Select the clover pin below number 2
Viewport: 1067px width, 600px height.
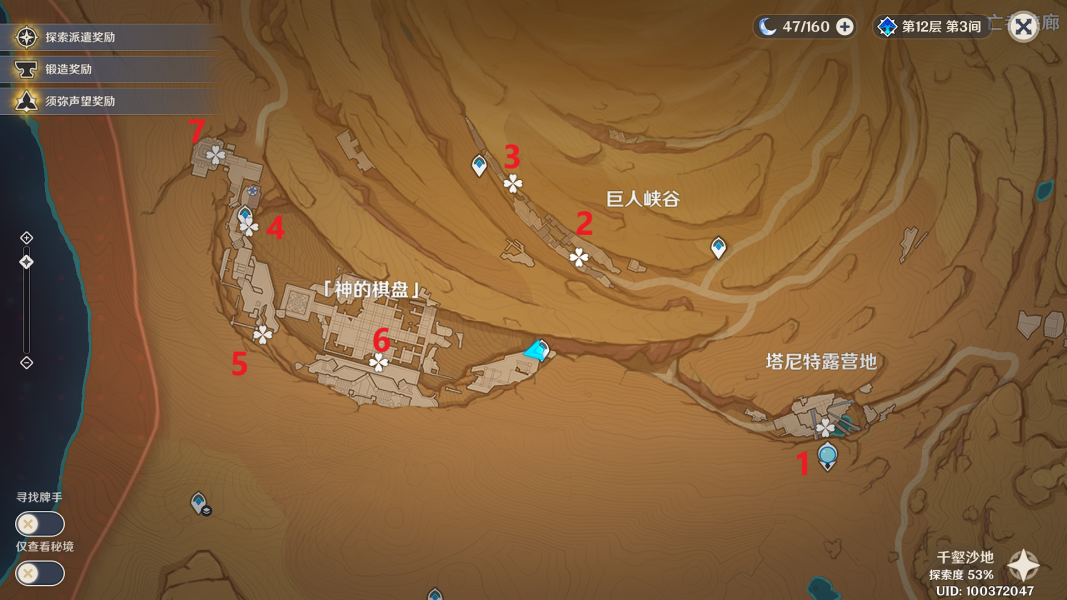[579, 258]
